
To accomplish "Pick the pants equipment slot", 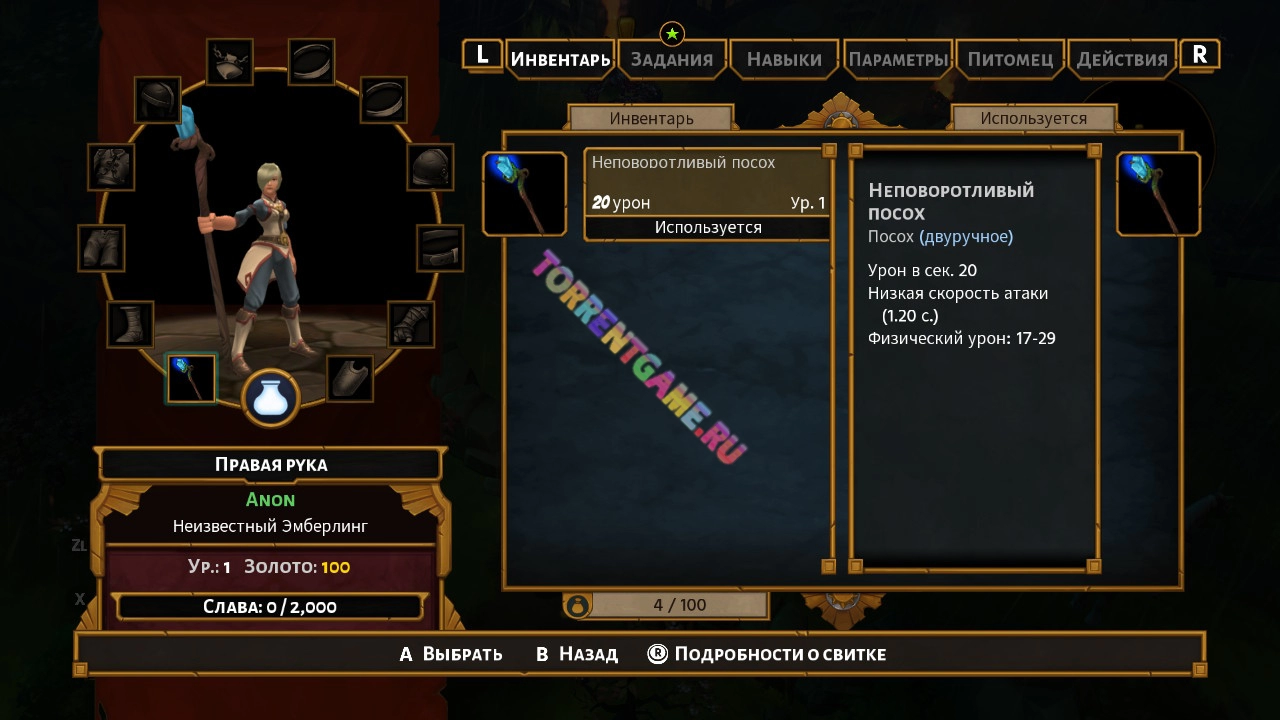I will pos(102,248).
